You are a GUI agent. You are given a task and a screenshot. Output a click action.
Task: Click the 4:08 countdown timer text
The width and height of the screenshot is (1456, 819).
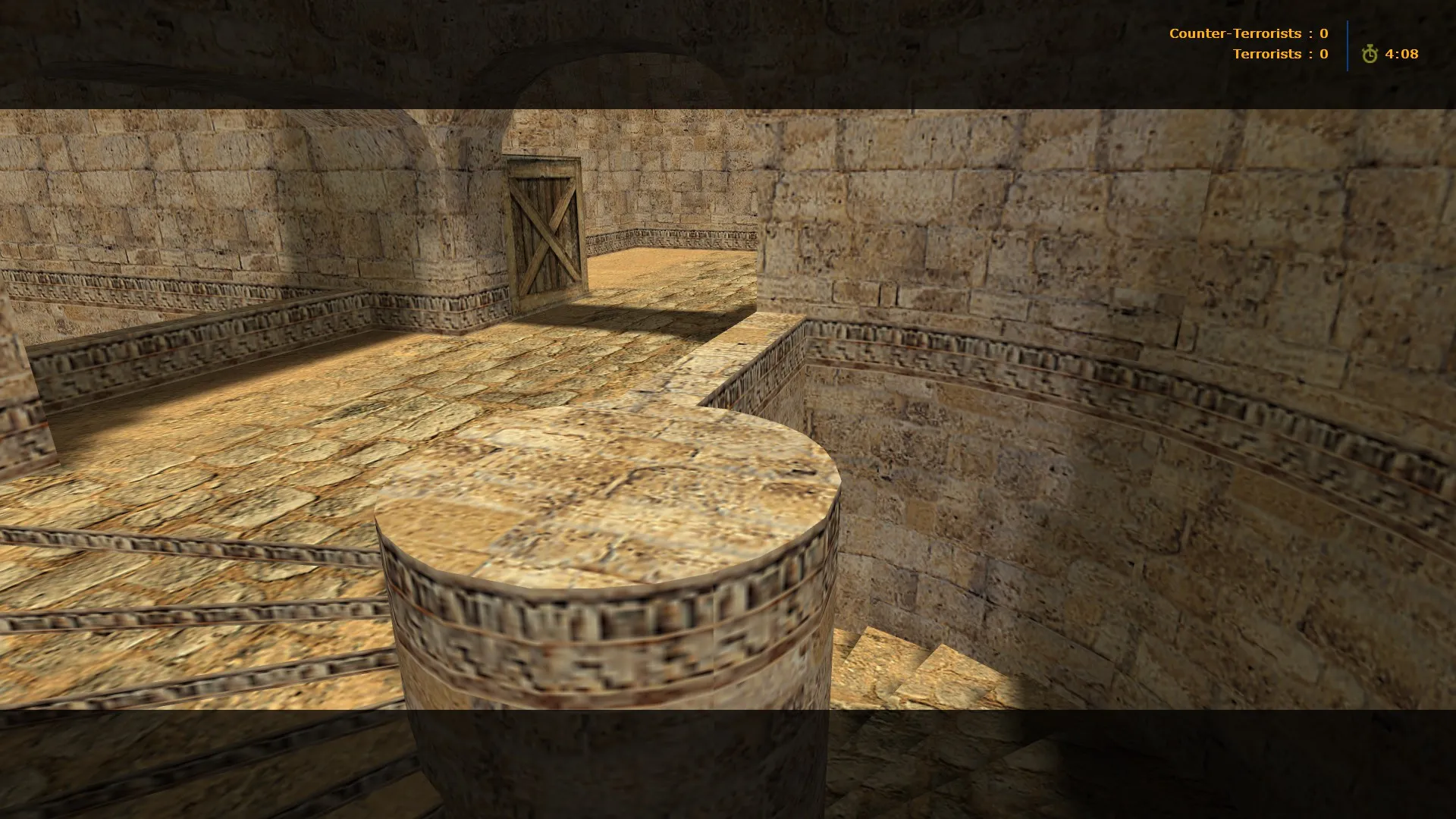[x=1404, y=54]
